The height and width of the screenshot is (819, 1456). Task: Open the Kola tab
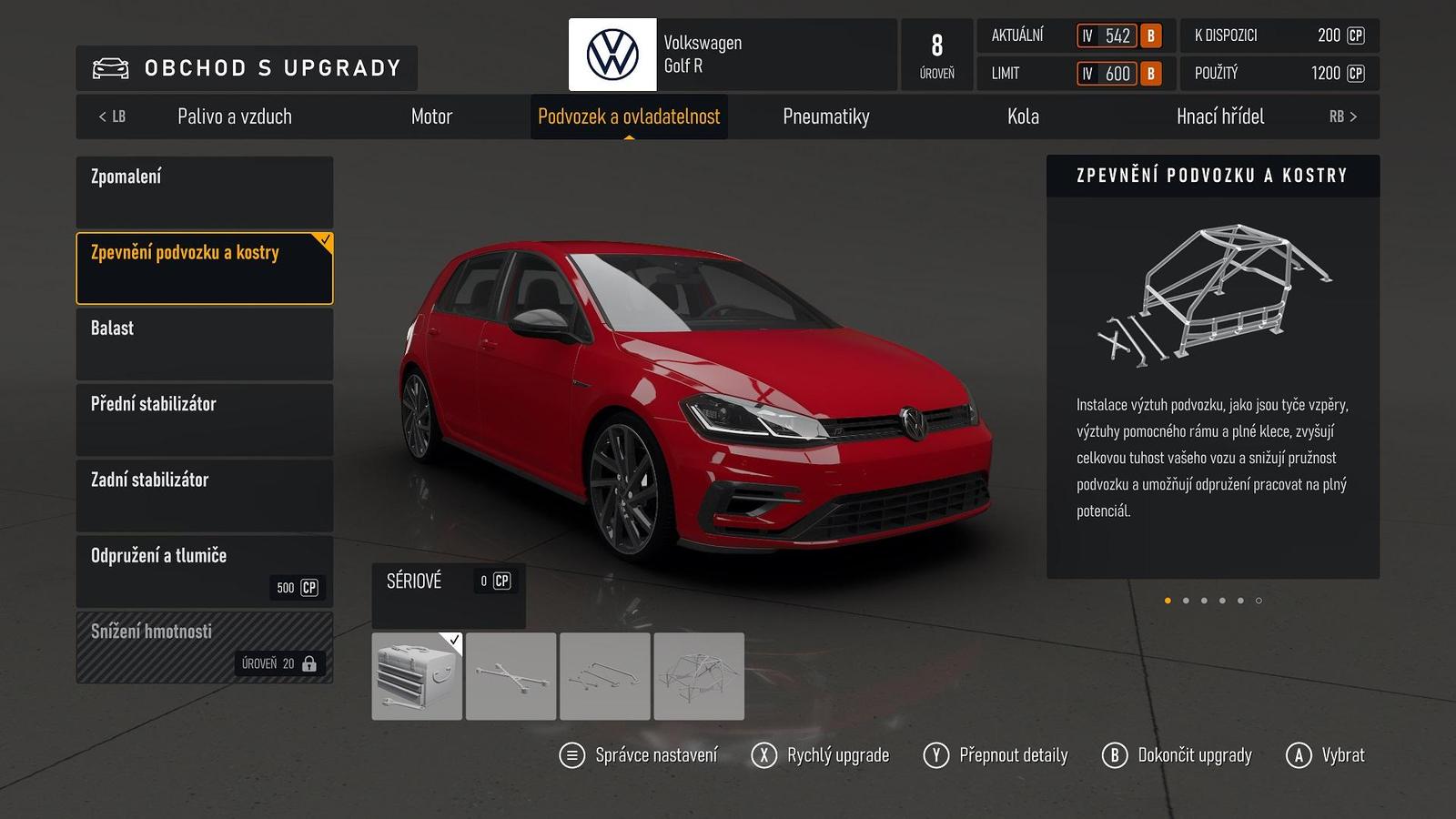(x=1023, y=116)
